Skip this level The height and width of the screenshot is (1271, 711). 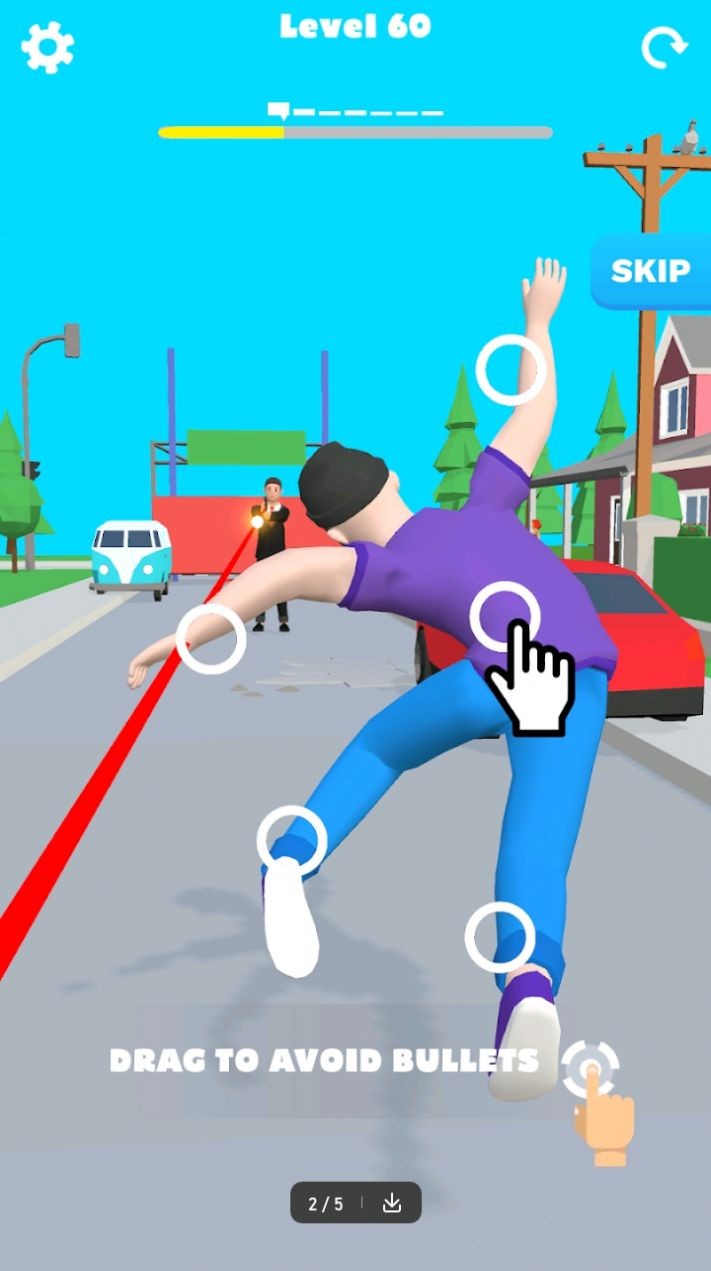[650, 271]
